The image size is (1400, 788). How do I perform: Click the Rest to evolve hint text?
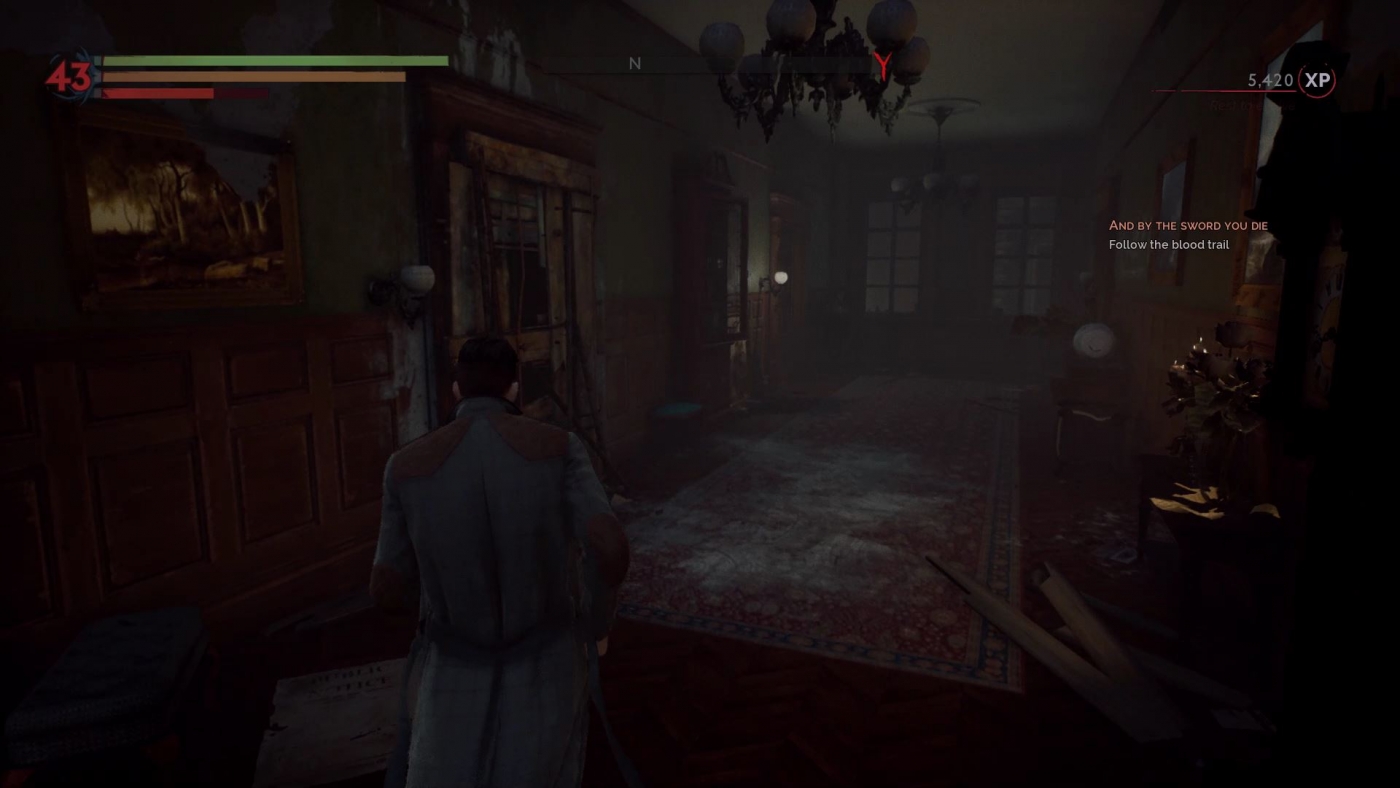(1251, 104)
